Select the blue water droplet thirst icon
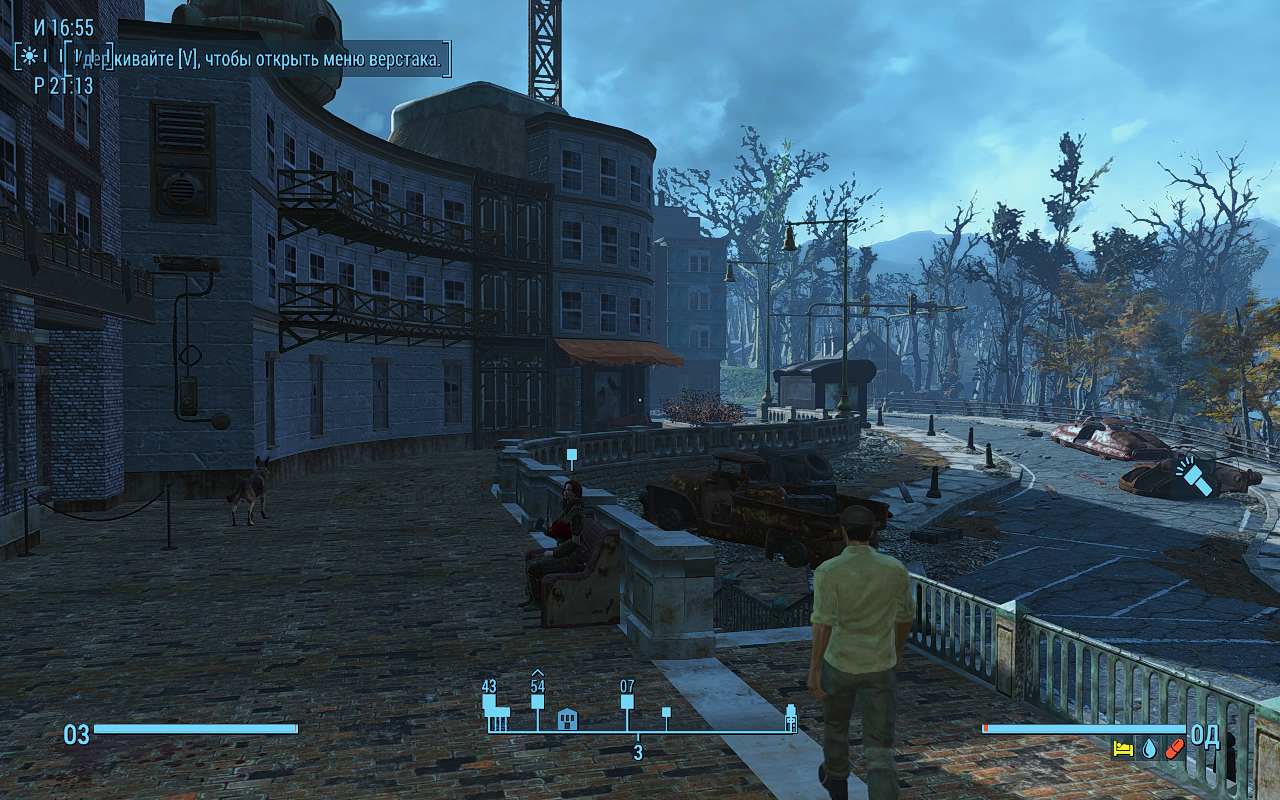The height and width of the screenshot is (800, 1280). [1149, 748]
